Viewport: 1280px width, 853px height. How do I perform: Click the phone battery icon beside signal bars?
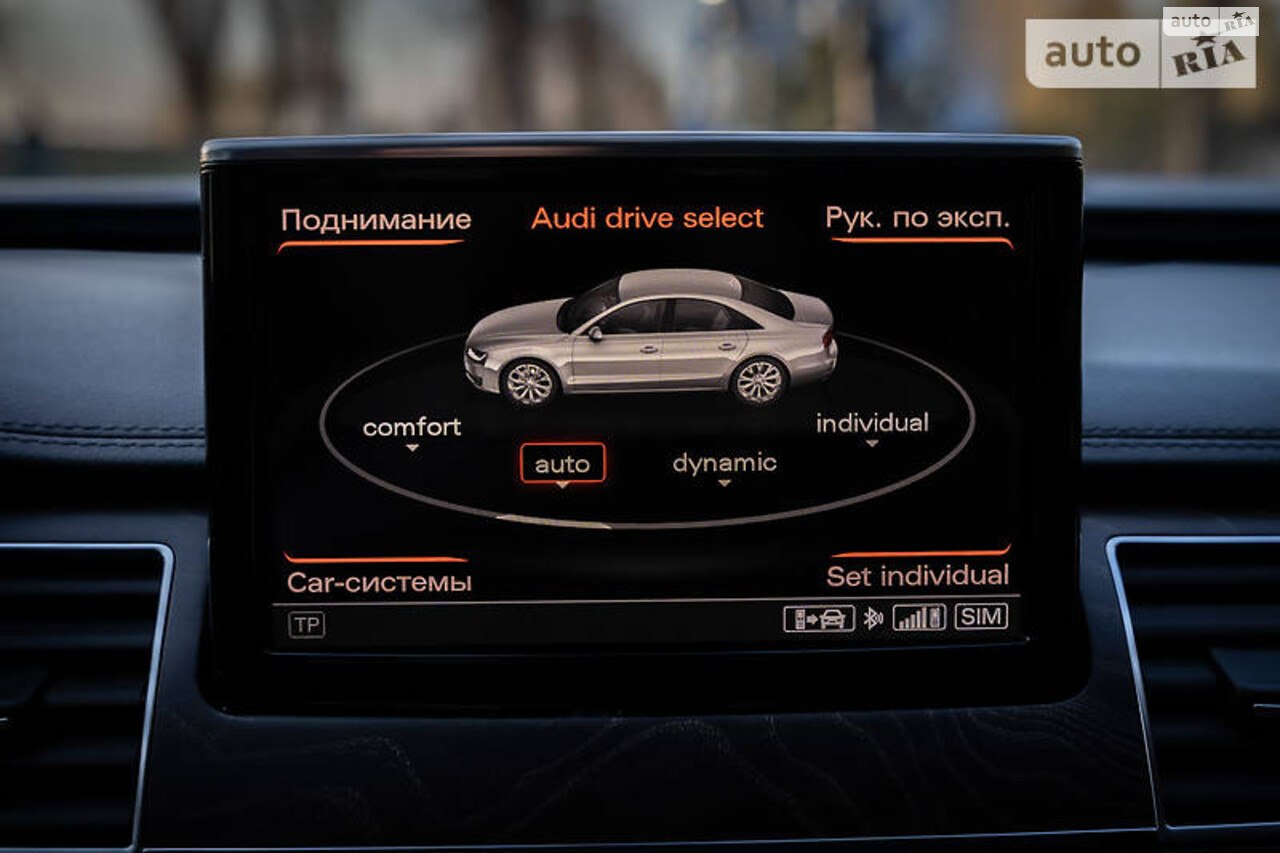click(x=933, y=618)
